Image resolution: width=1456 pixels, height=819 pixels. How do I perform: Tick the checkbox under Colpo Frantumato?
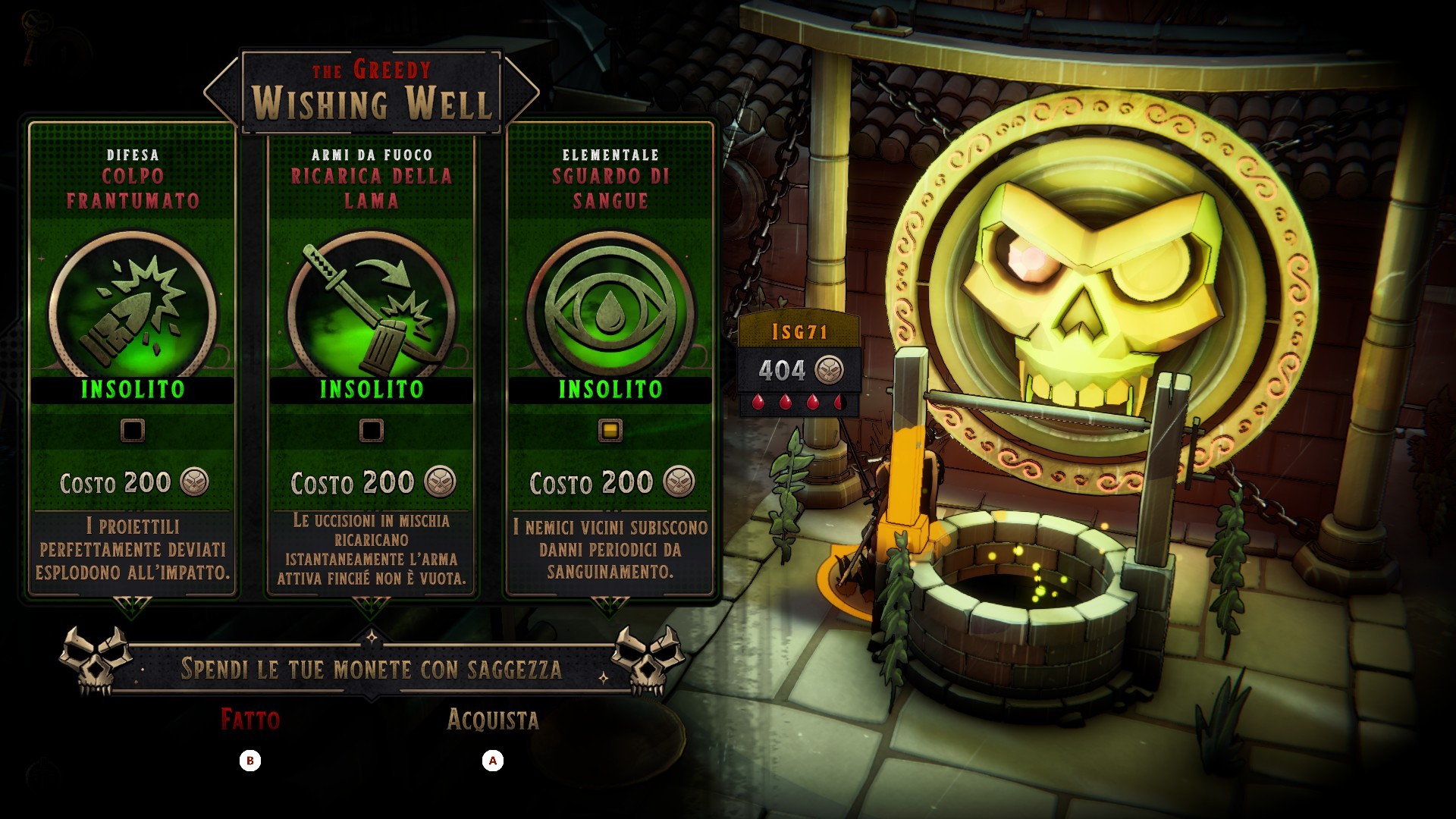pyautogui.click(x=133, y=431)
